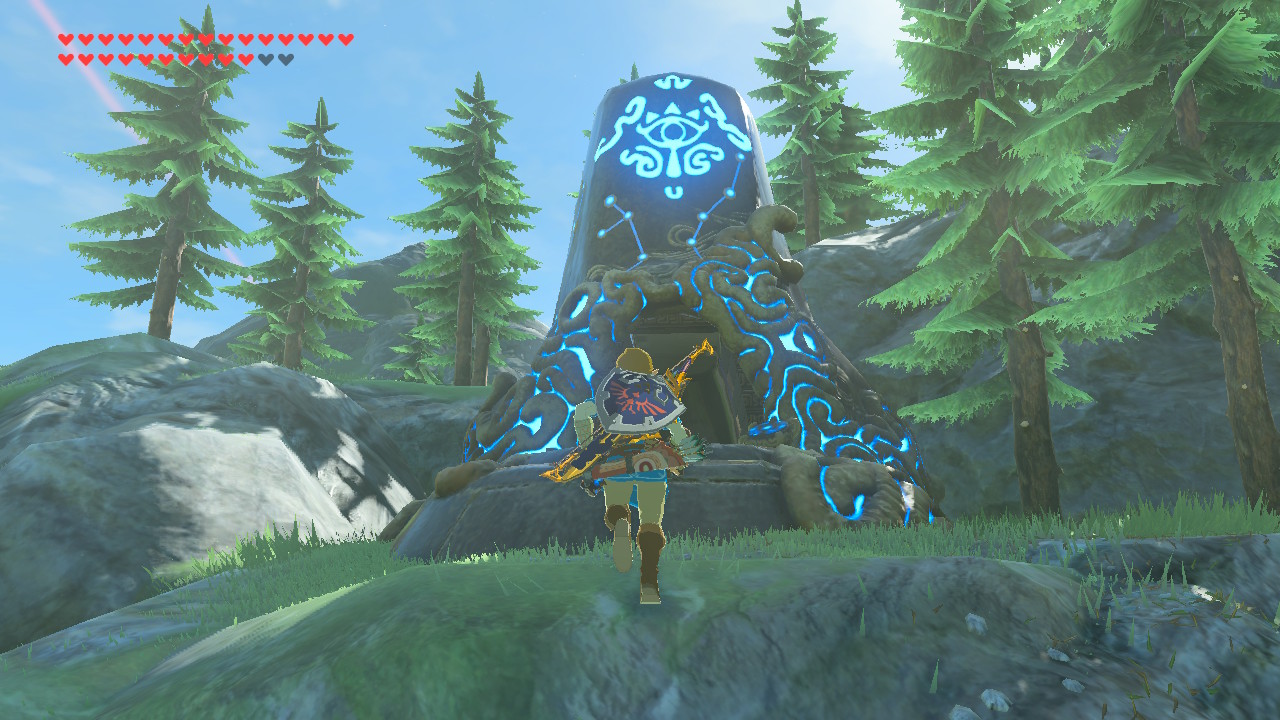The width and height of the screenshot is (1280, 720).
Task: Click the second darkened empty heart container
Action: (x=286, y=60)
